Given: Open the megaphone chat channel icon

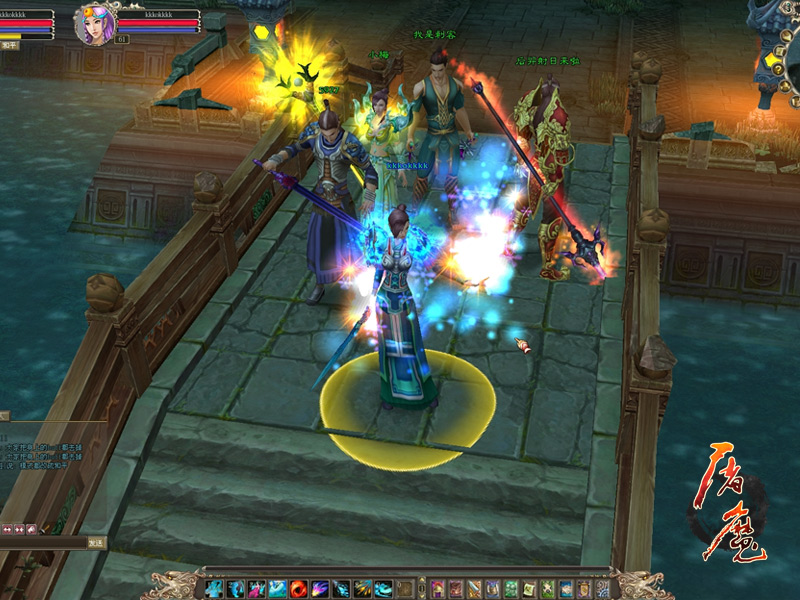Looking at the screenshot, I should [31, 528].
